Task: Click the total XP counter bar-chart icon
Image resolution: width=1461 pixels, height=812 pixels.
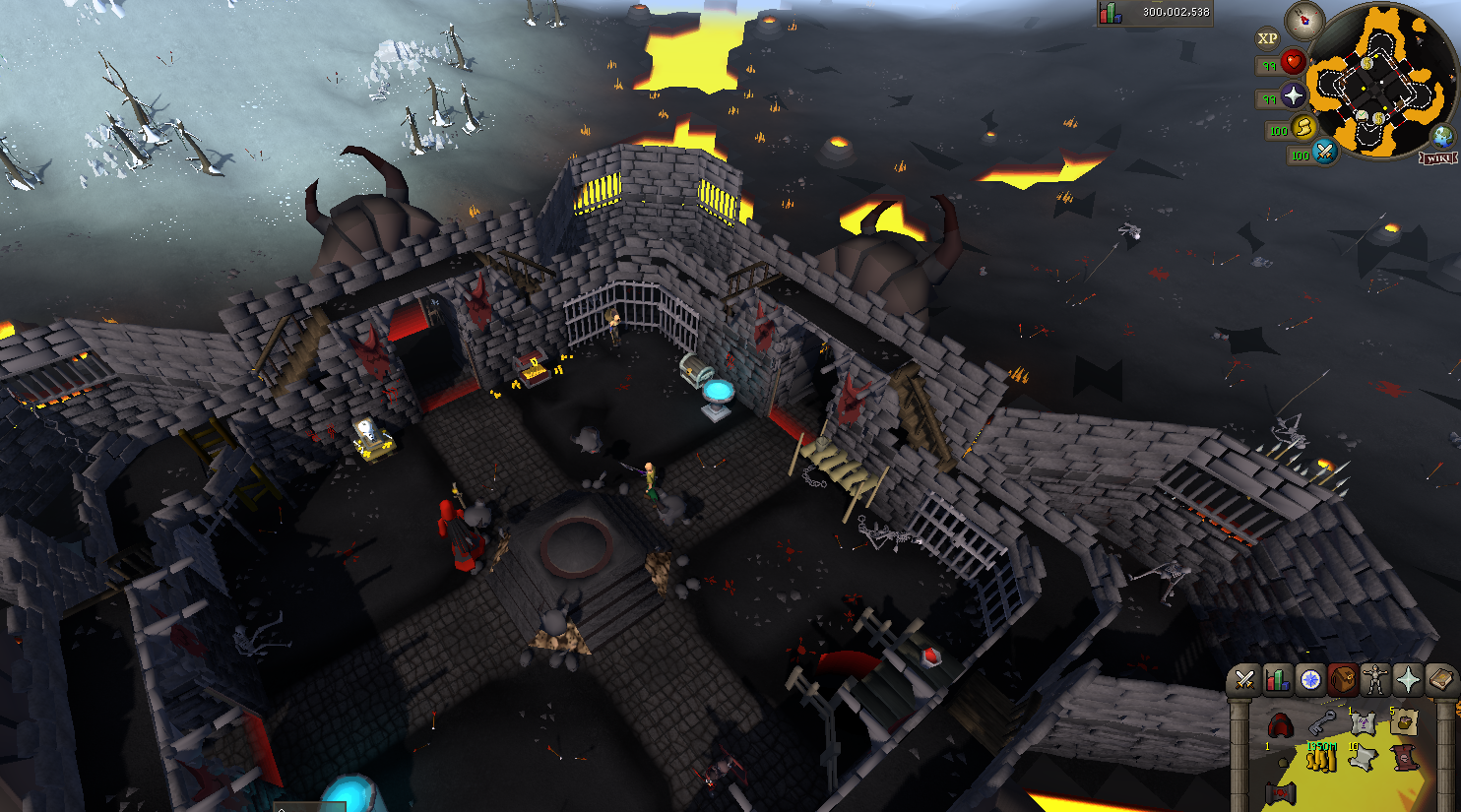Action: [1111, 13]
